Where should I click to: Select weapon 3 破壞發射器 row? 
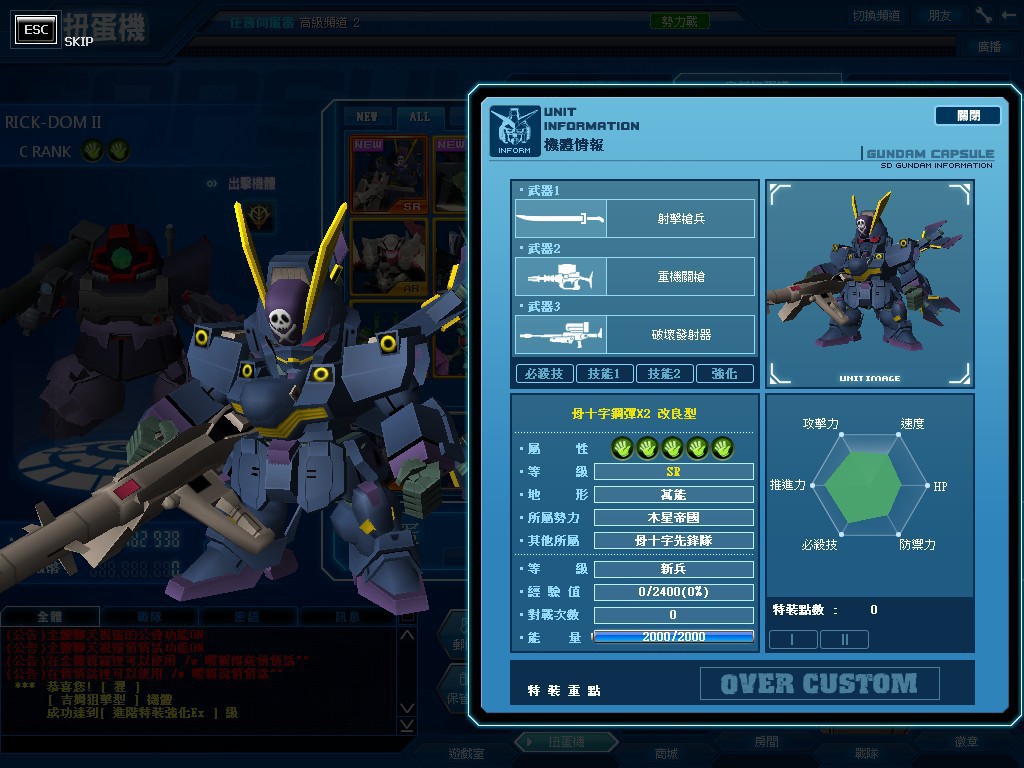tap(634, 334)
